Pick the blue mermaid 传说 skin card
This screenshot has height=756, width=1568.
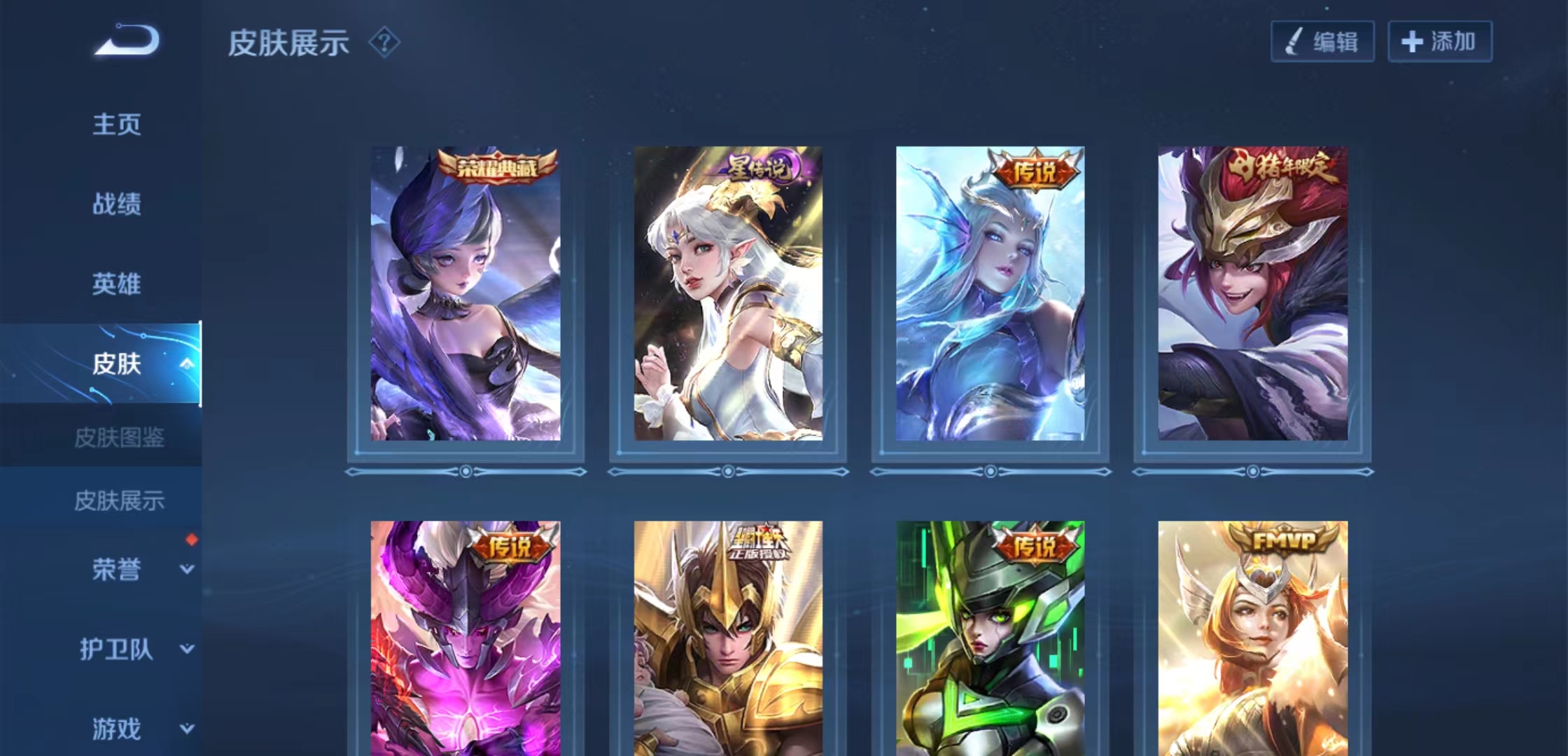click(990, 294)
